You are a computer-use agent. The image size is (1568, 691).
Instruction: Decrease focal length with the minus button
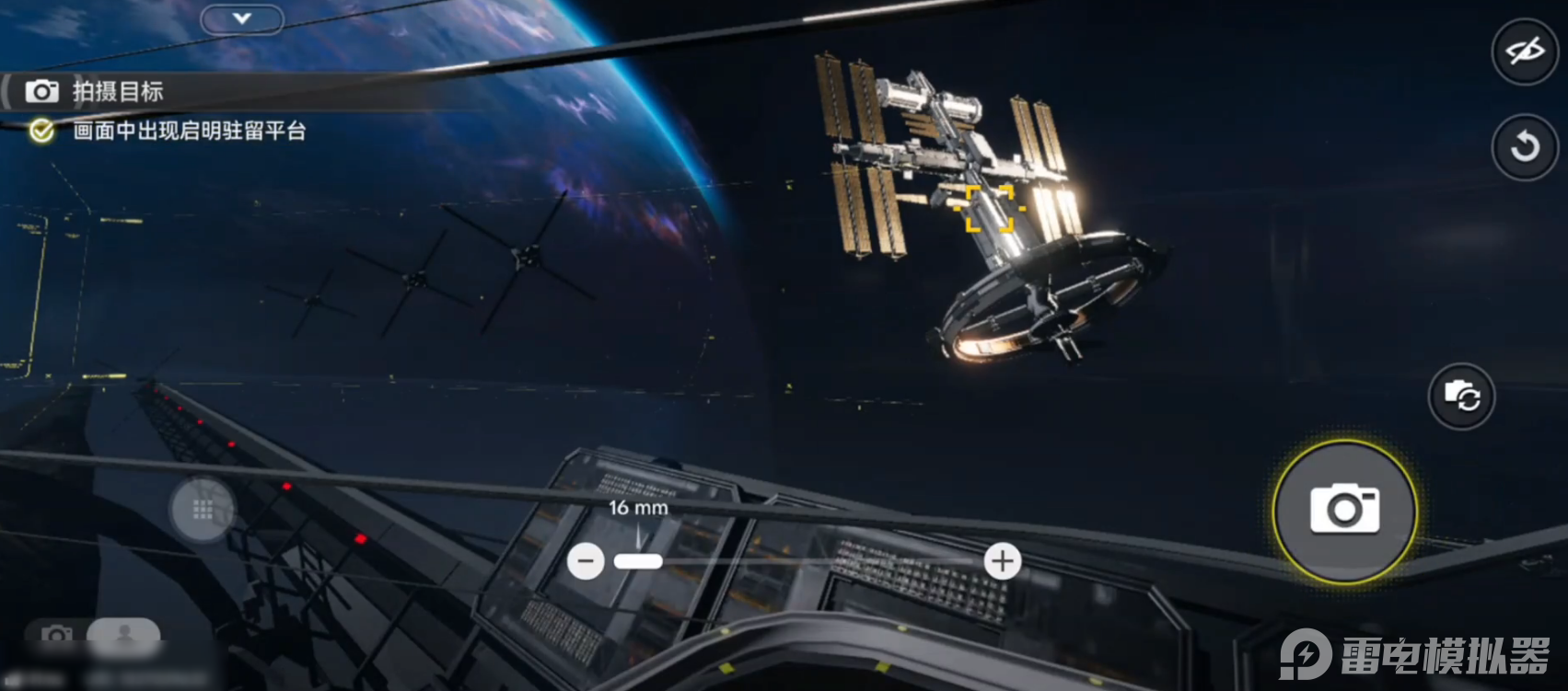tap(586, 560)
